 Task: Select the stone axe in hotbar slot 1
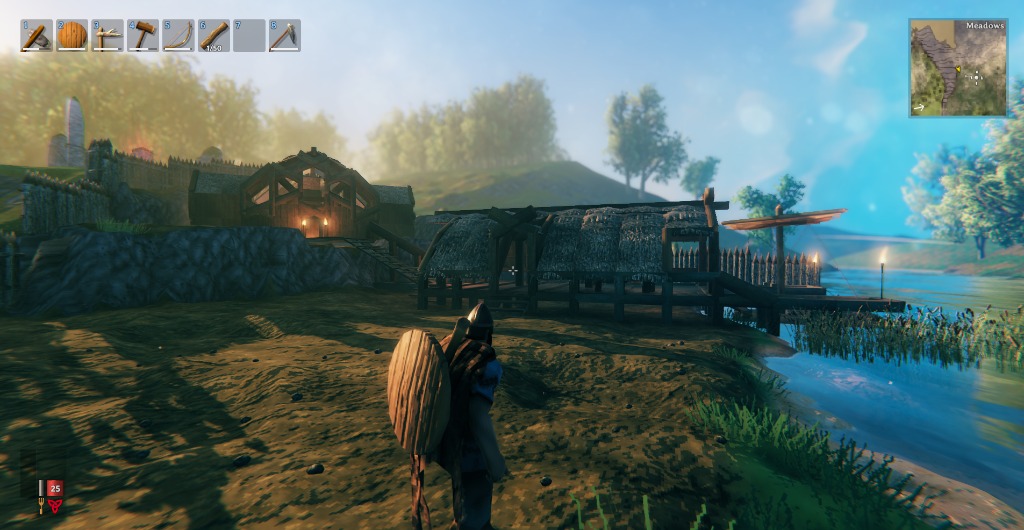point(37,36)
